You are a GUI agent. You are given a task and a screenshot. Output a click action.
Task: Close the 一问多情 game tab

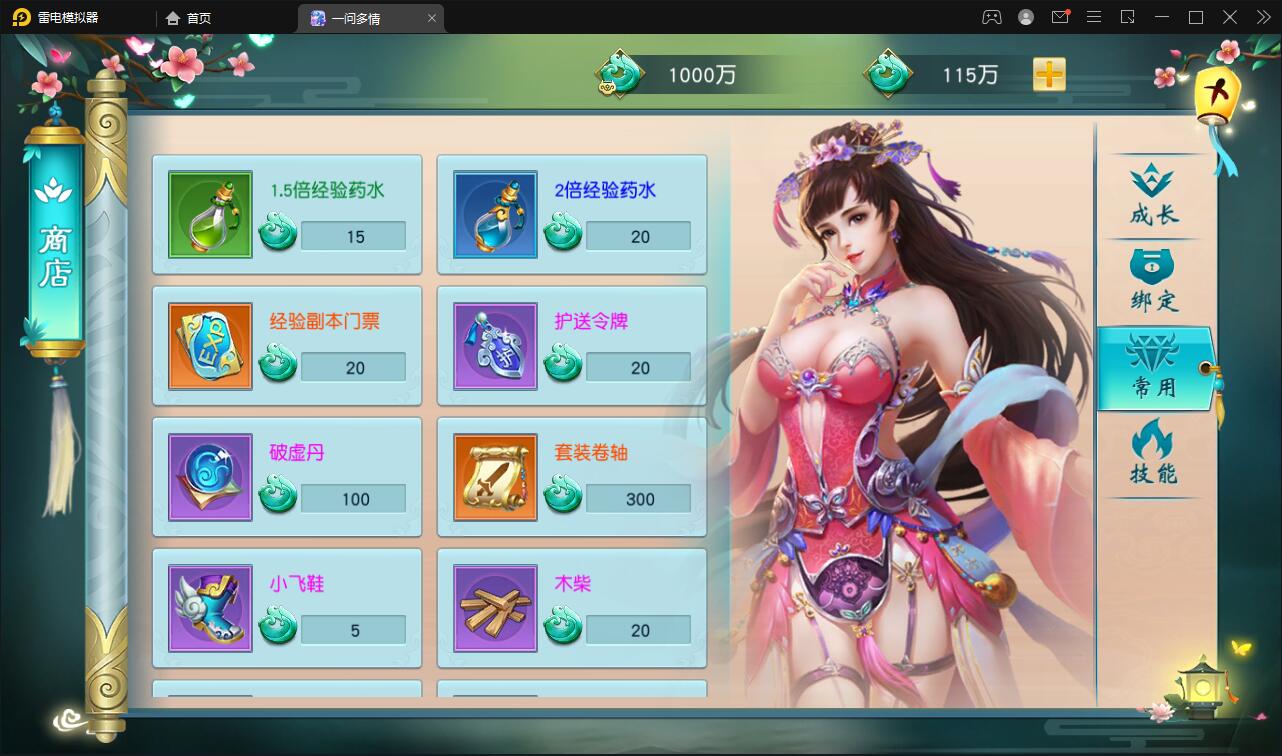point(431,17)
